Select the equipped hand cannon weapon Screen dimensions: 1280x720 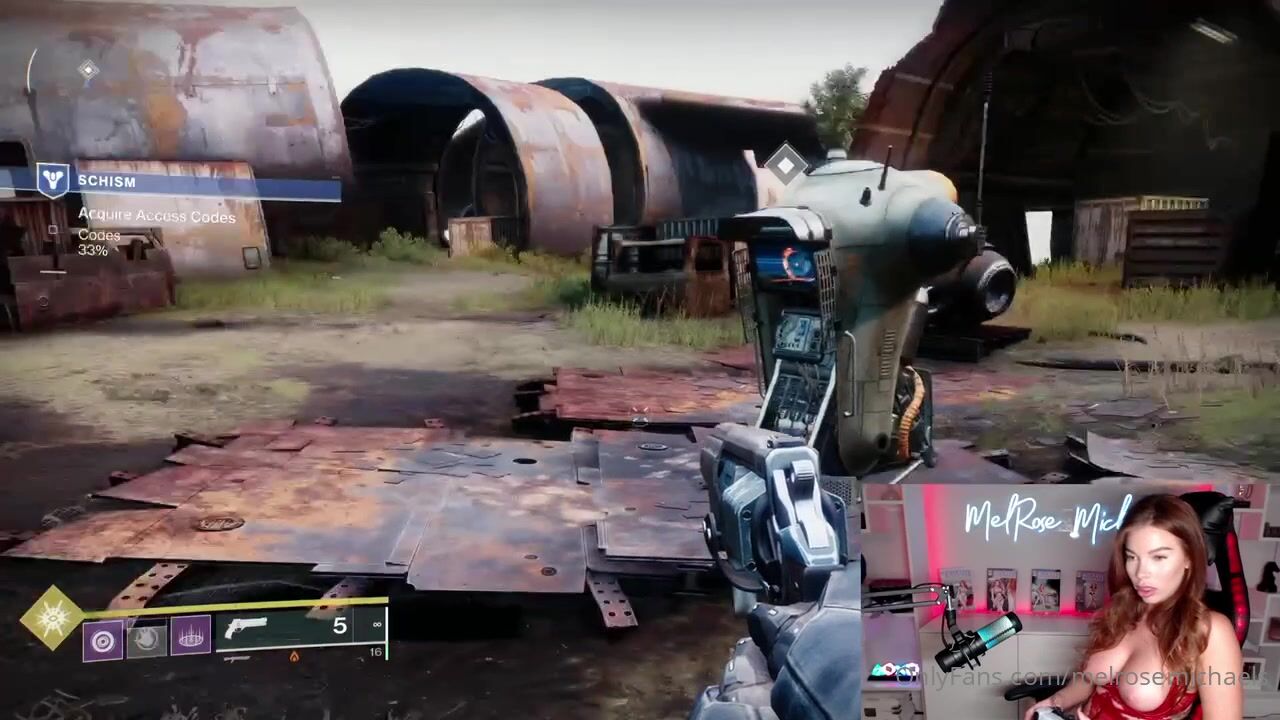246,629
